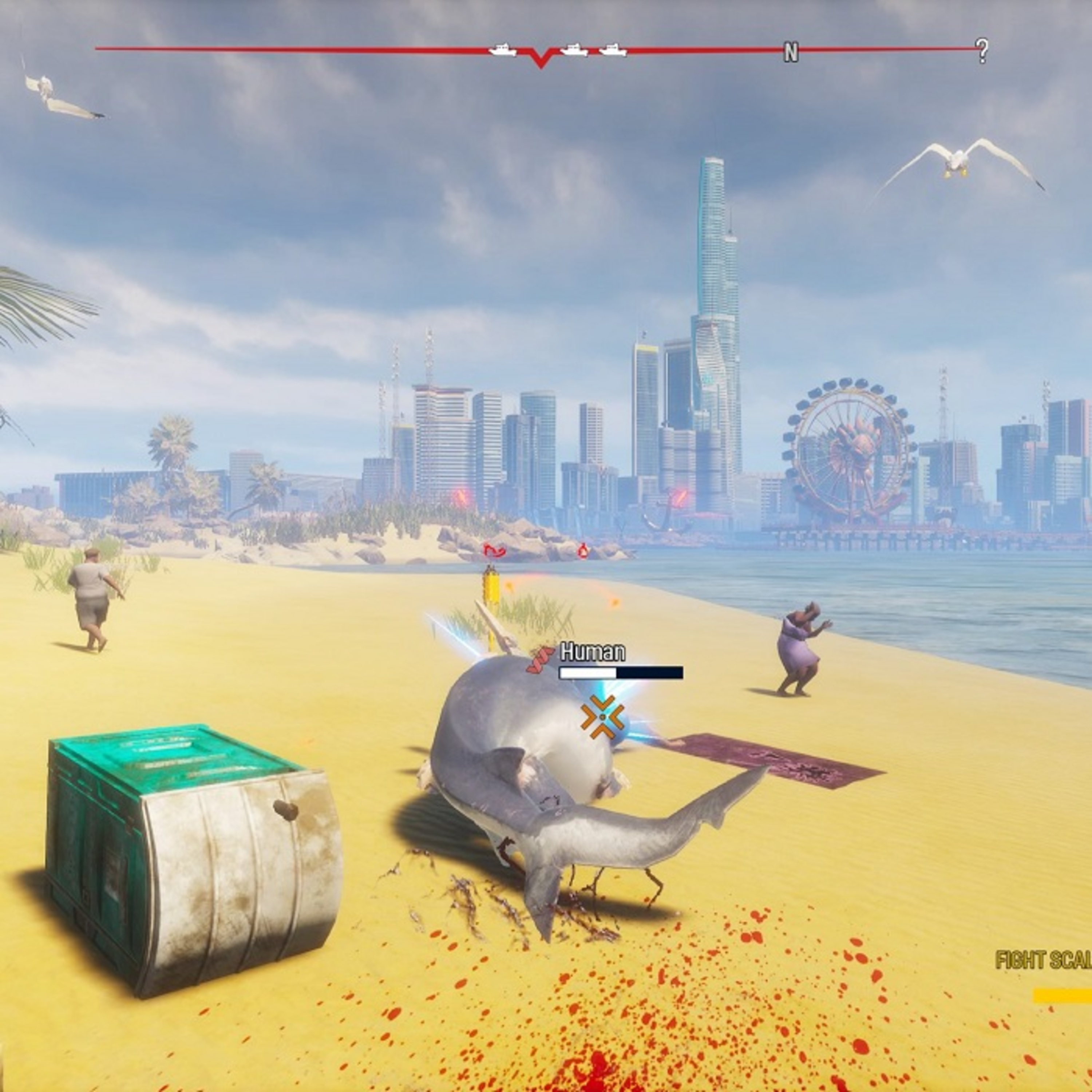The height and width of the screenshot is (1092, 1092).
Task: Select the North marker on compass
Action: click(791, 53)
